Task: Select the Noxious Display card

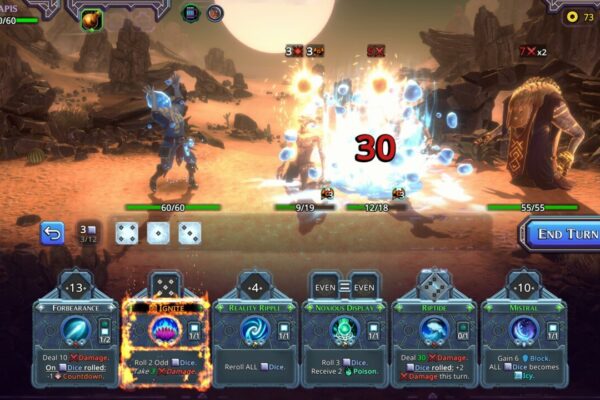Action: pyautogui.click(x=344, y=330)
